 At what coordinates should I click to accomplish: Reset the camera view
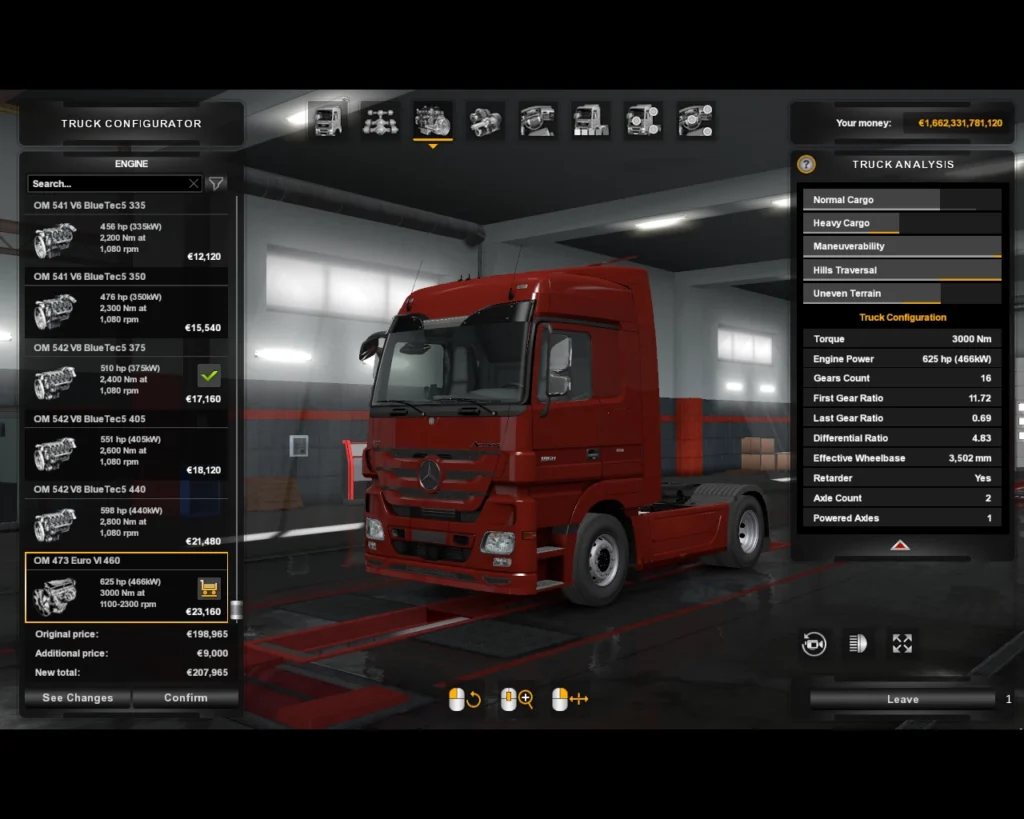click(x=814, y=644)
